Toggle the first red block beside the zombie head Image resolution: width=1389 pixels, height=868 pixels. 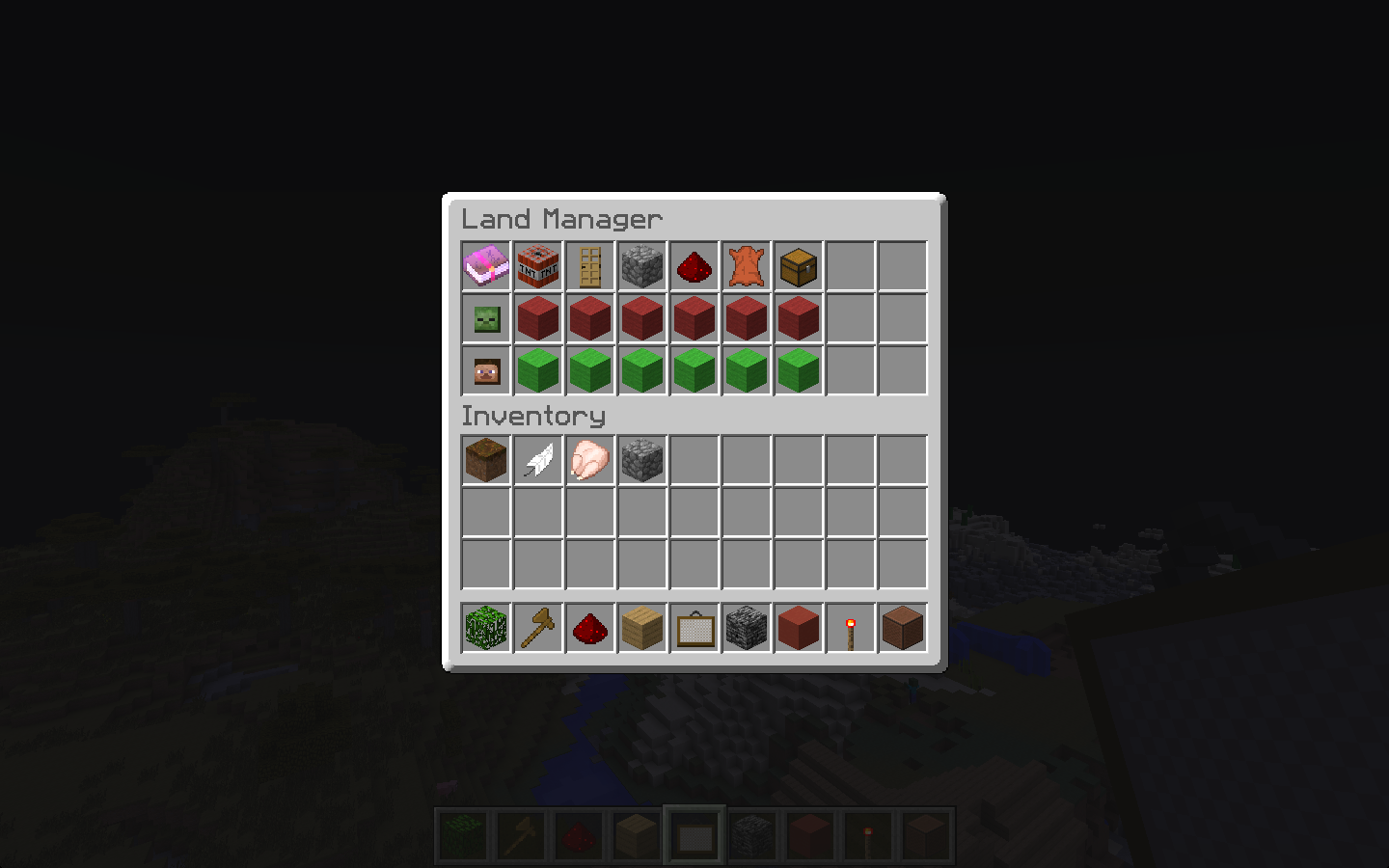tap(537, 317)
